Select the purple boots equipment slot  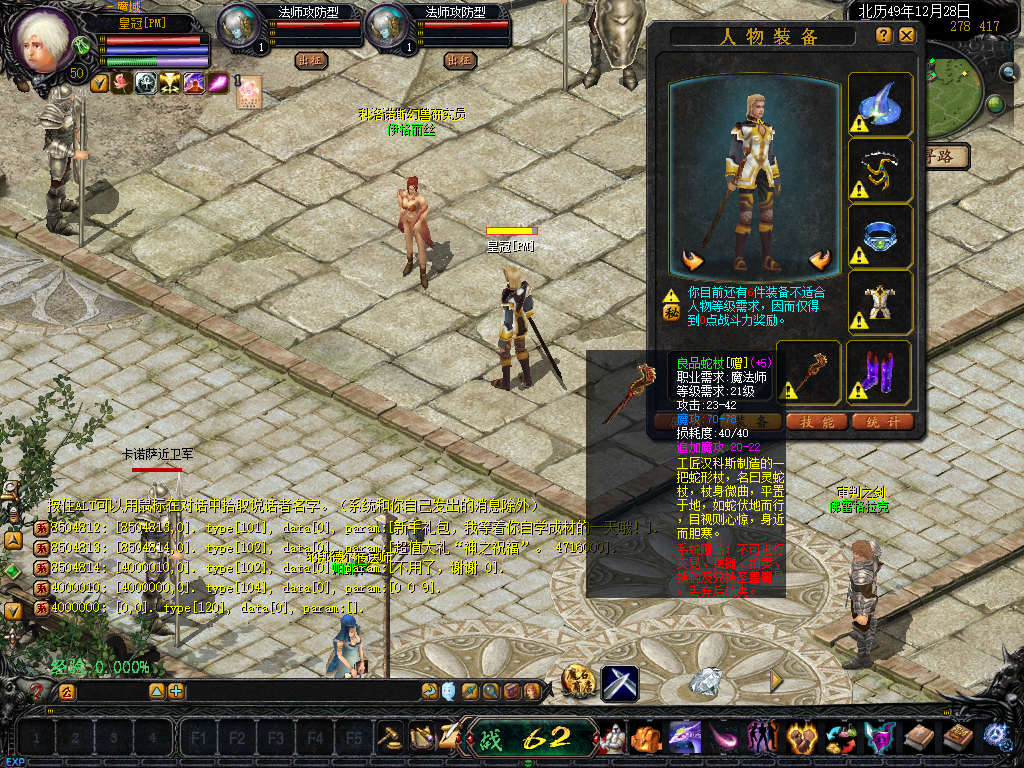click(x=881, y=372)
